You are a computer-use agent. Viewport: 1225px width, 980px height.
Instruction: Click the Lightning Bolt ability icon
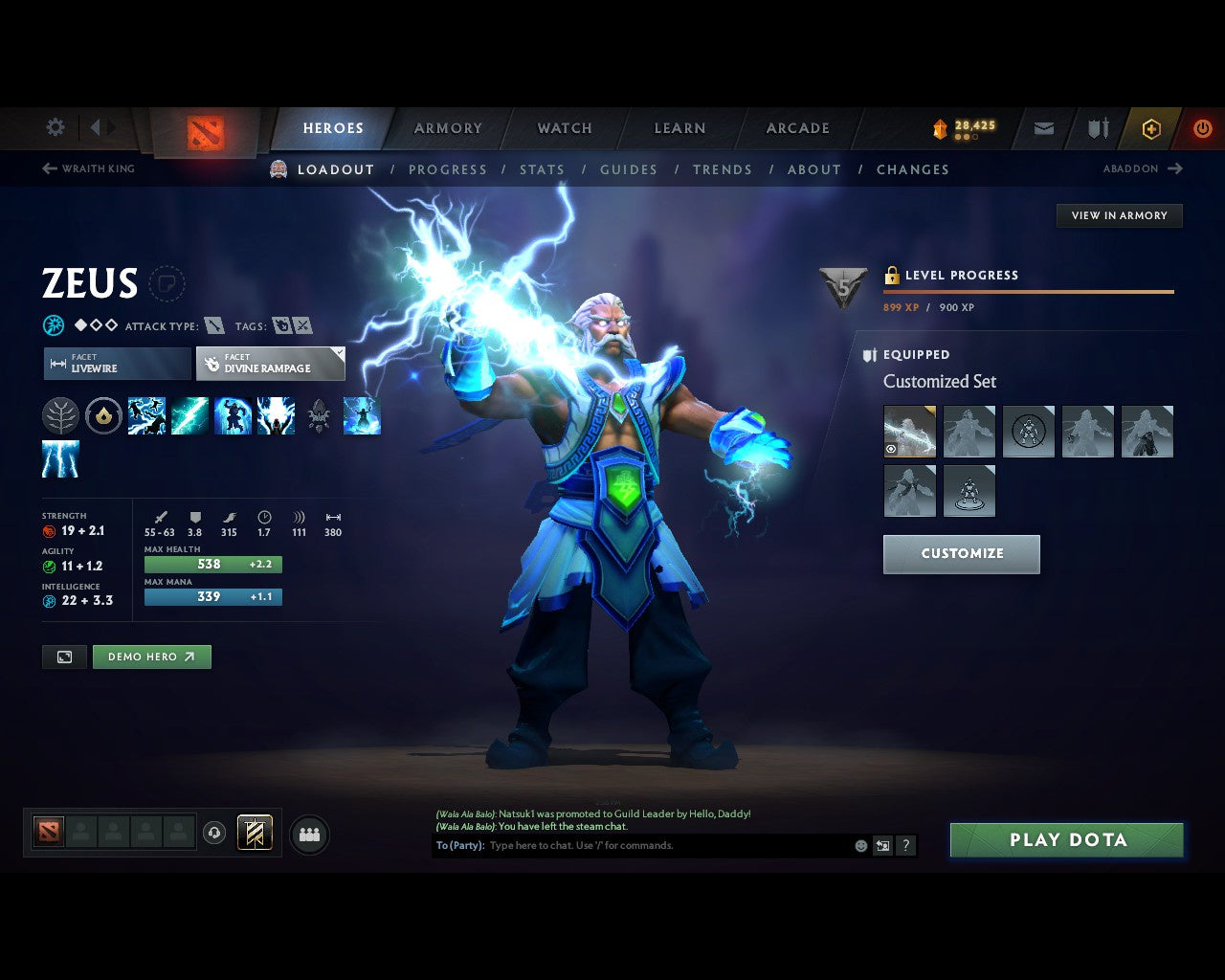[189, 415]
